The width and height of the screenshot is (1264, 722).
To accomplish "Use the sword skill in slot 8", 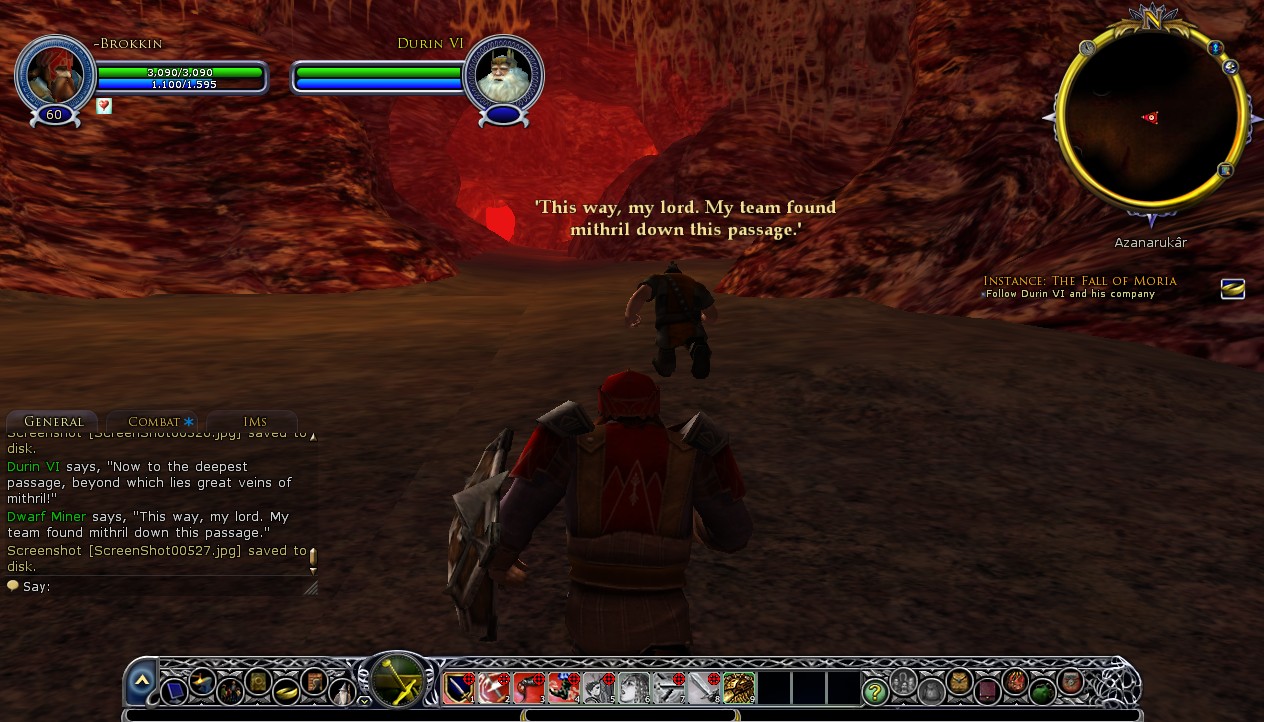I will (704, 688).
